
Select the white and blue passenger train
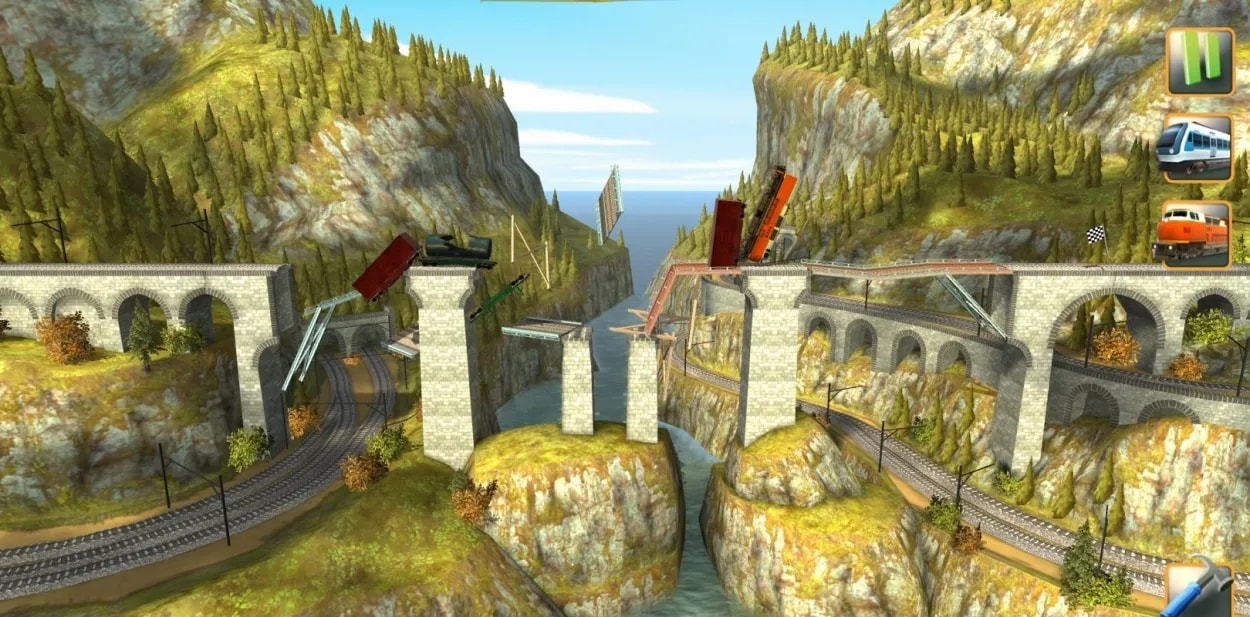tap(1196, 148)
